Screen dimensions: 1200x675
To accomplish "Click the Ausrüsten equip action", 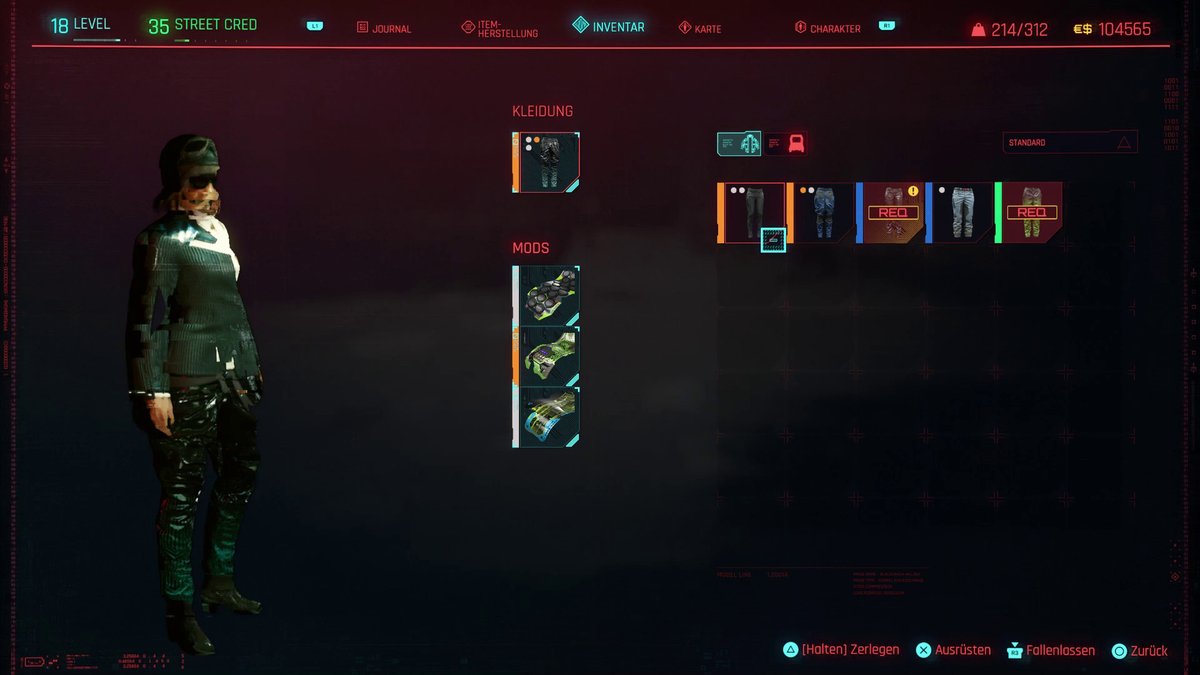I will [x=953, y=650].
